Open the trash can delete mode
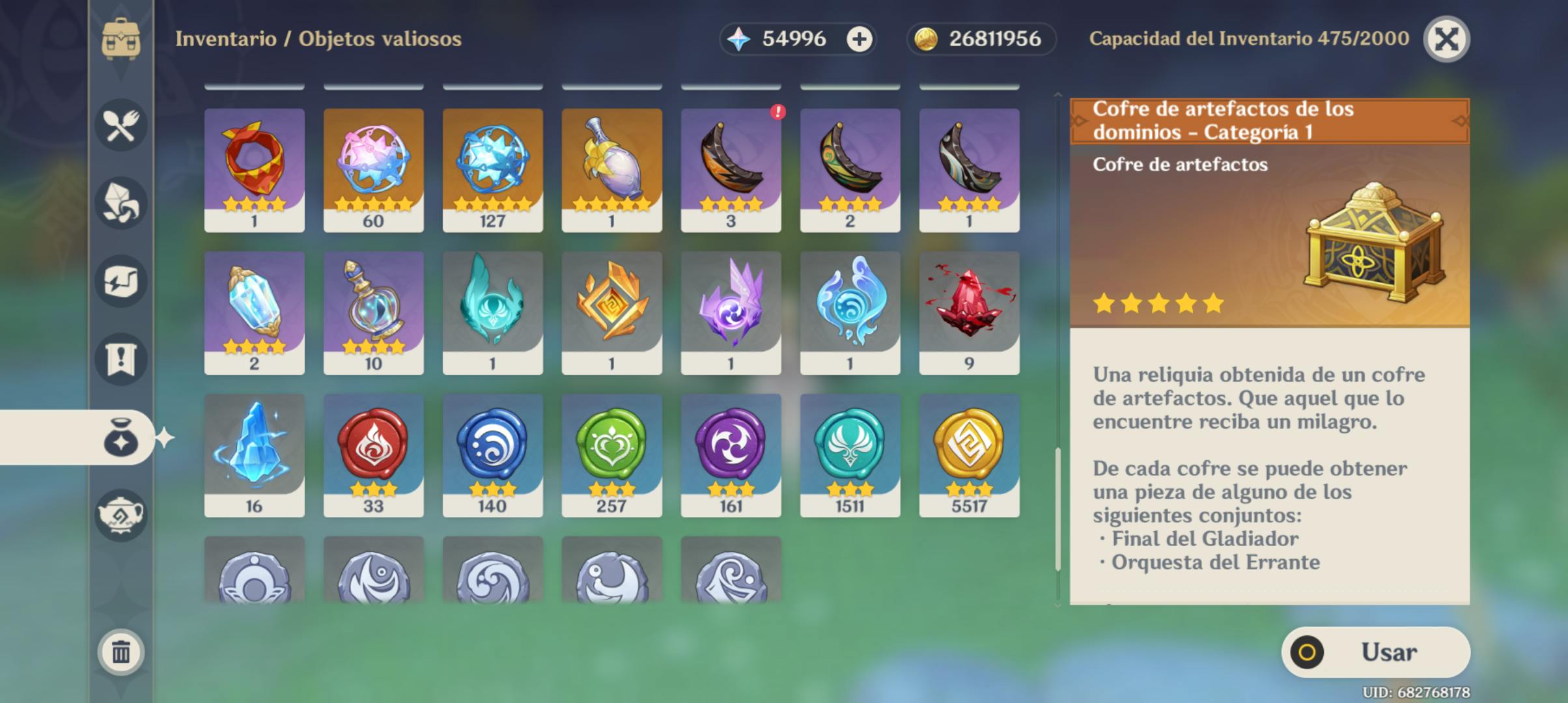Image resolution: width=1568 pixels, height=703 pixels. coord(121,652)
